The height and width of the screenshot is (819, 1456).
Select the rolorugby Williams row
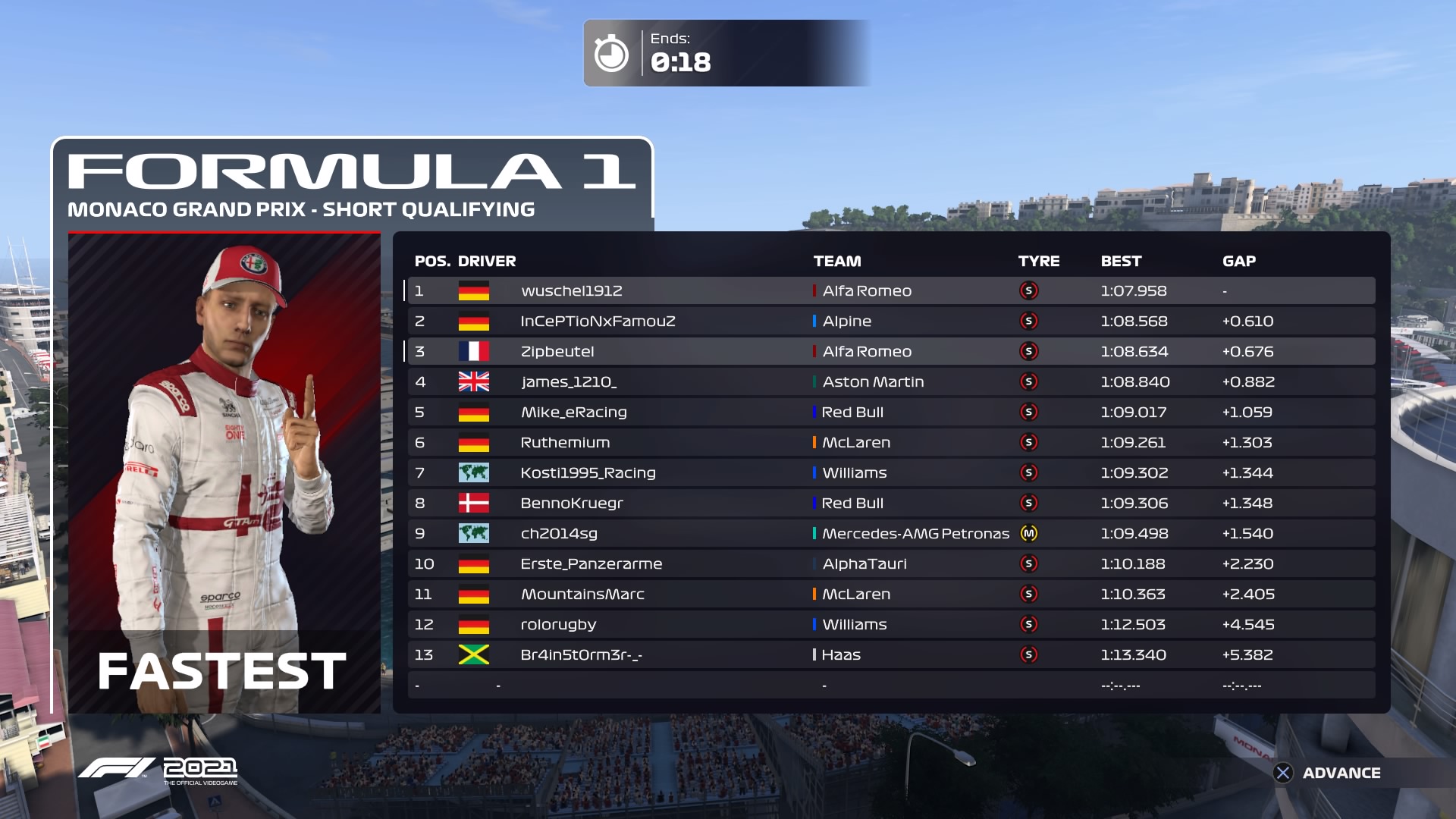click(890, 624)
